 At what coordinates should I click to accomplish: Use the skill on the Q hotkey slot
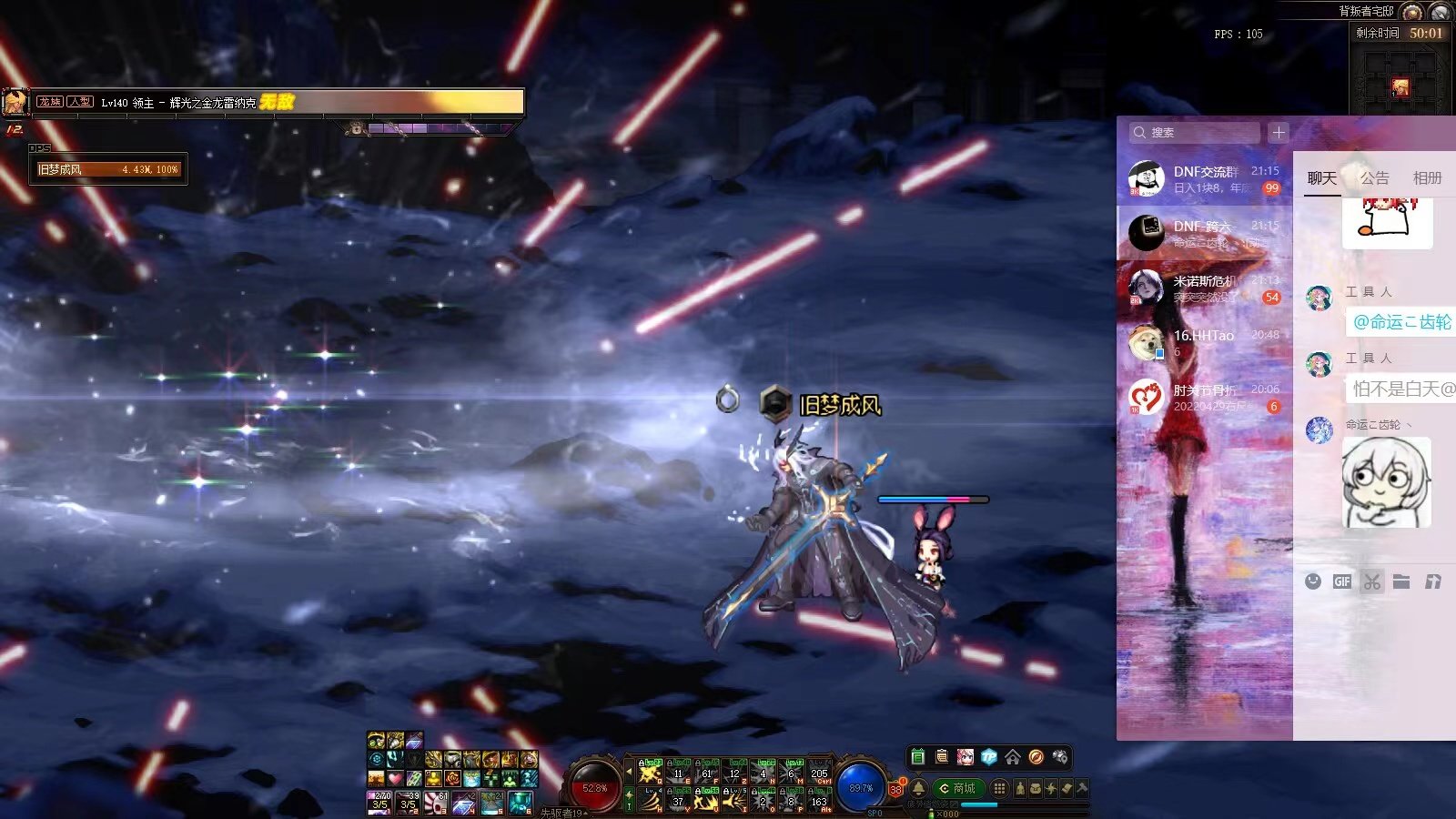650,774
